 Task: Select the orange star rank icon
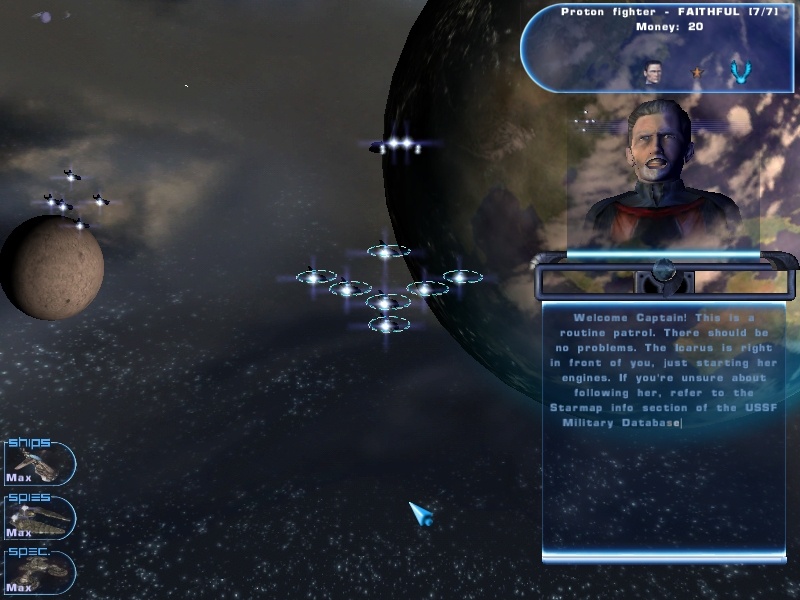click(698, 72)
